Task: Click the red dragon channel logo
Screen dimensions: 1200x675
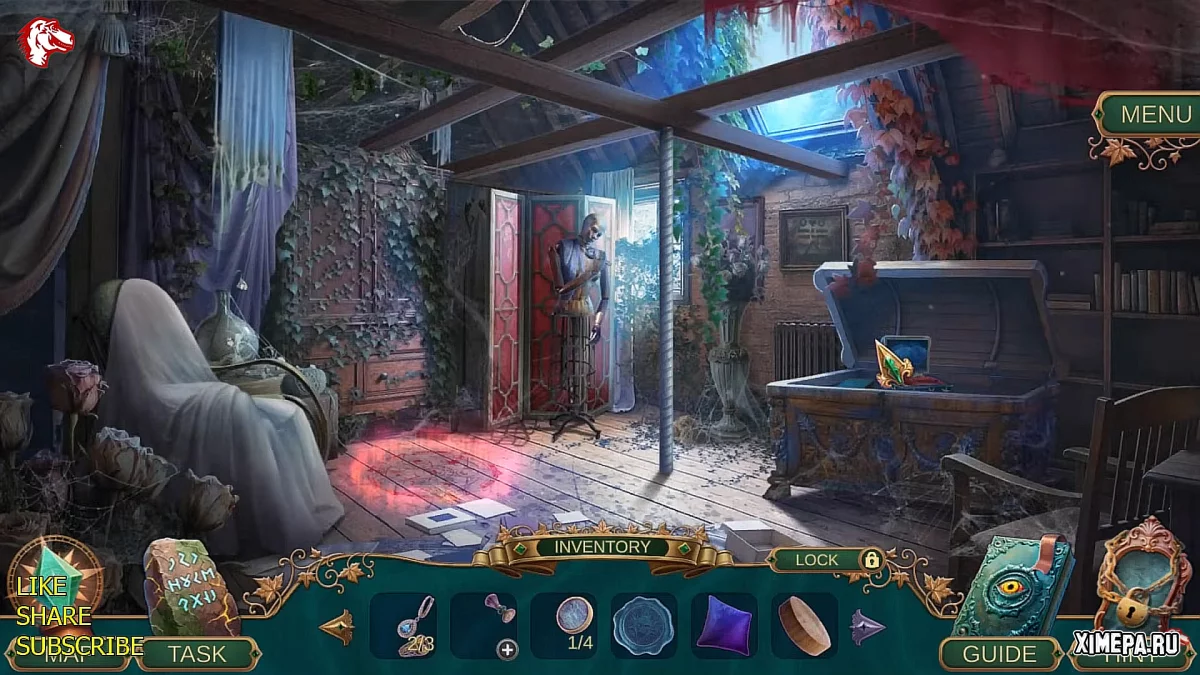Action: tap(47, 42)
